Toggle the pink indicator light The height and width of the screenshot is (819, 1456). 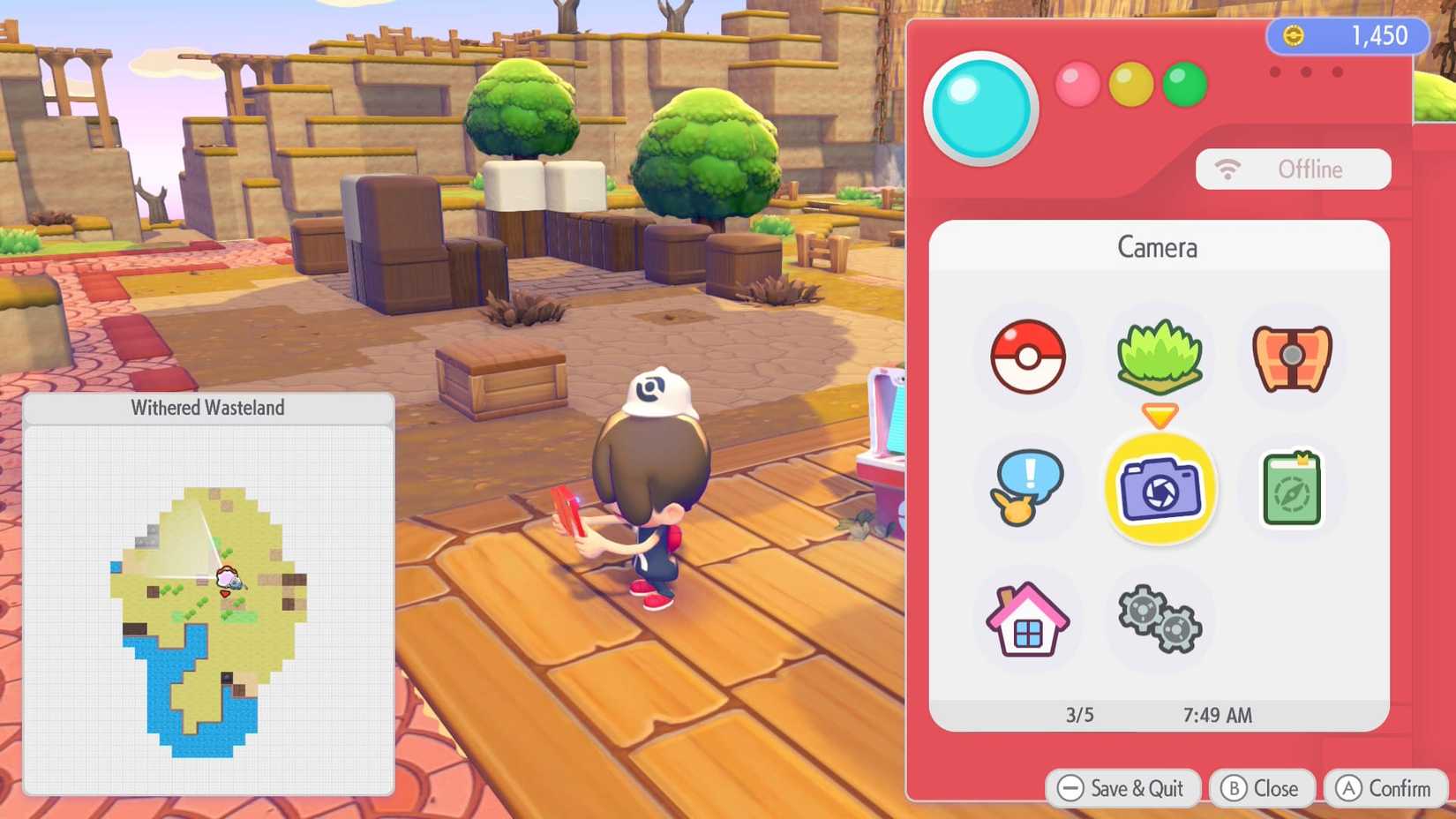pyautogui.click(x=1077, y=85)
